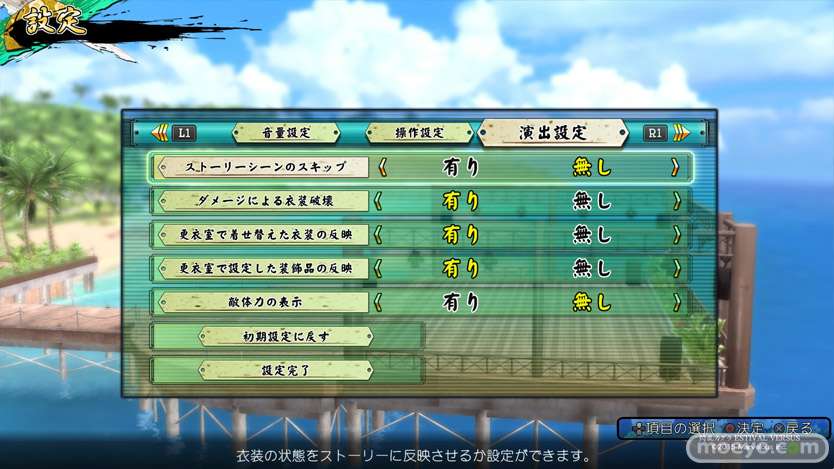Turn off 更衣室で設定した装飾品の反映 via 無し
Screen dimensions: 834x469
(591, 268)
